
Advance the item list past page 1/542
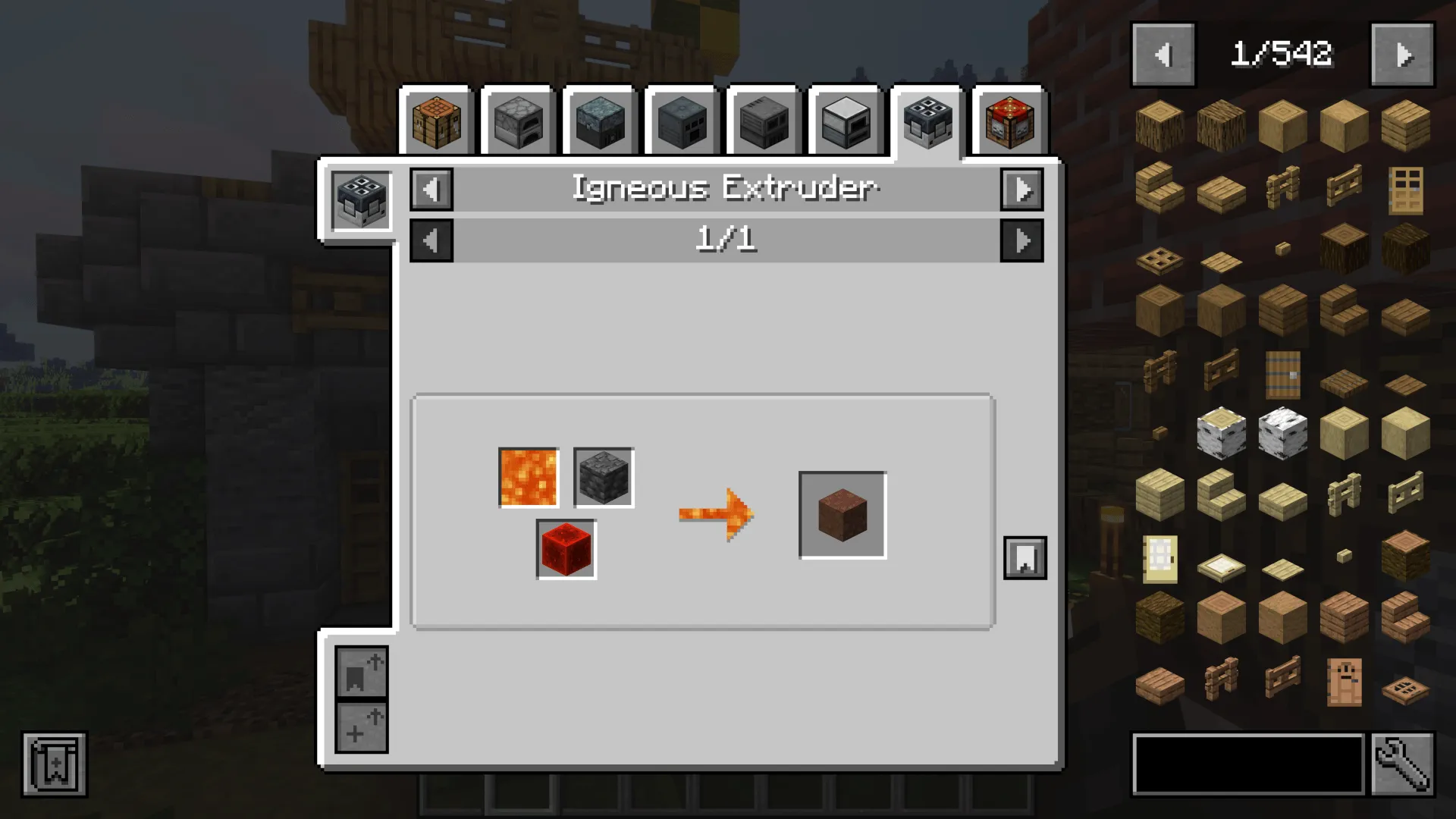(1401, 53)
